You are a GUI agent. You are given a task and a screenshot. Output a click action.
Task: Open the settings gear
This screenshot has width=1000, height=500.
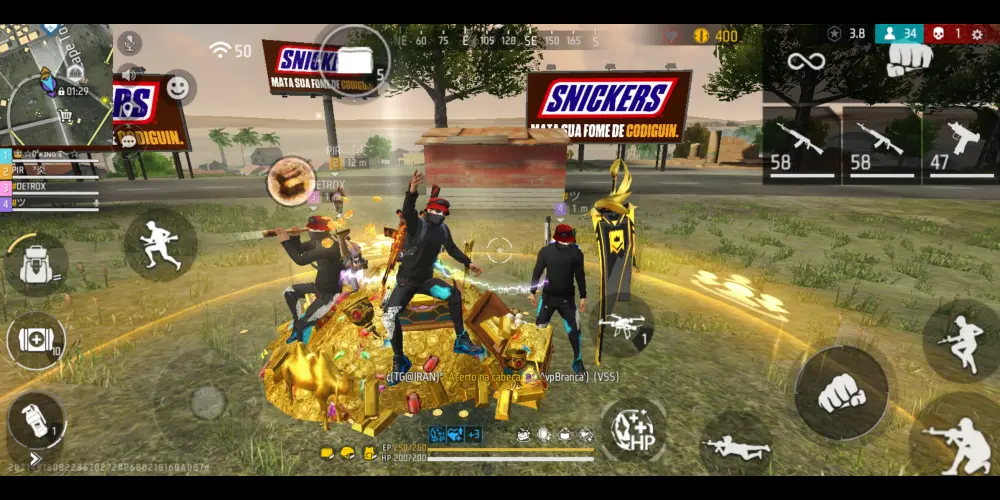tap(976, 33)
